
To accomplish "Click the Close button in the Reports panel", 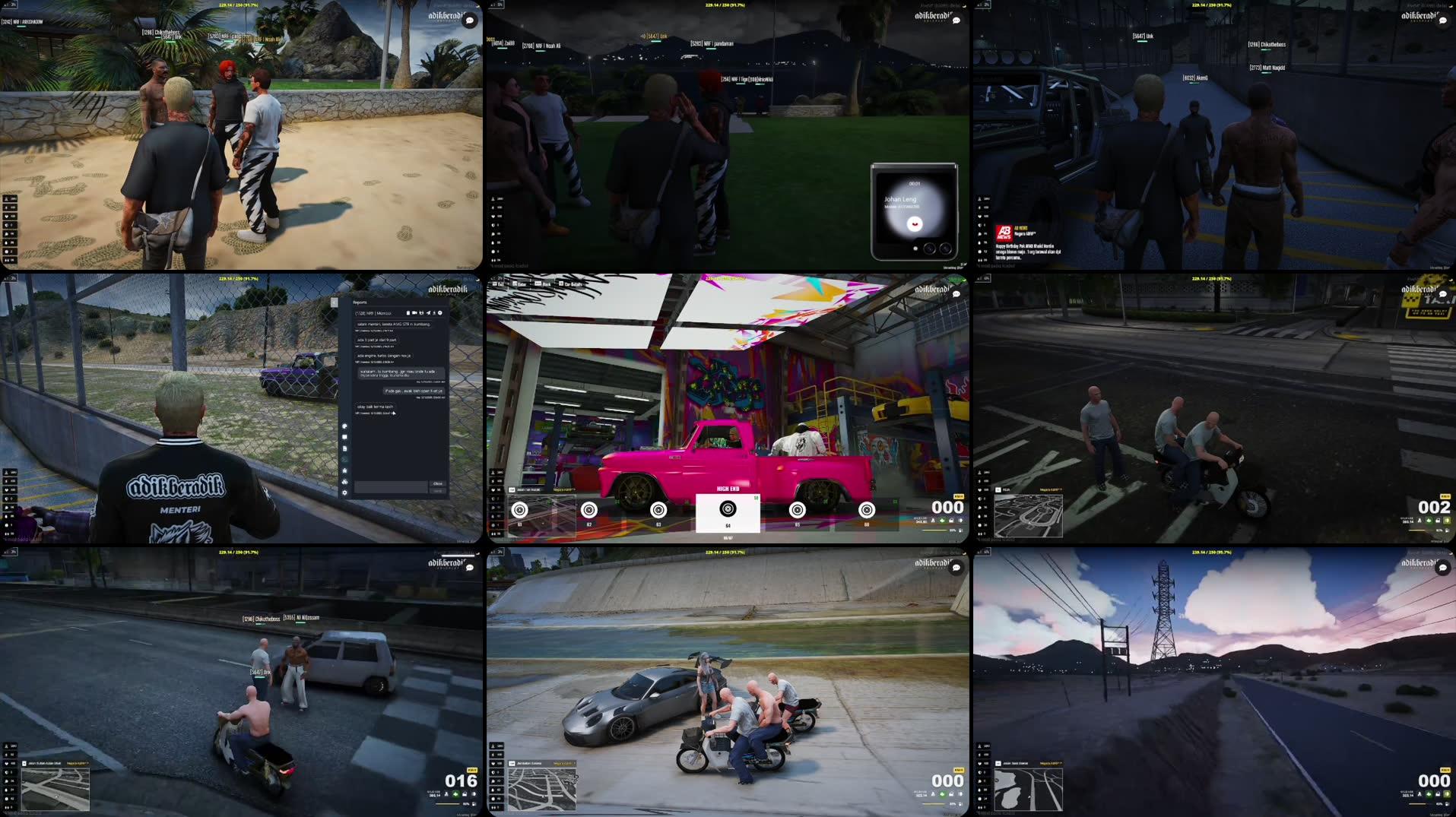I will coord(436,483).
